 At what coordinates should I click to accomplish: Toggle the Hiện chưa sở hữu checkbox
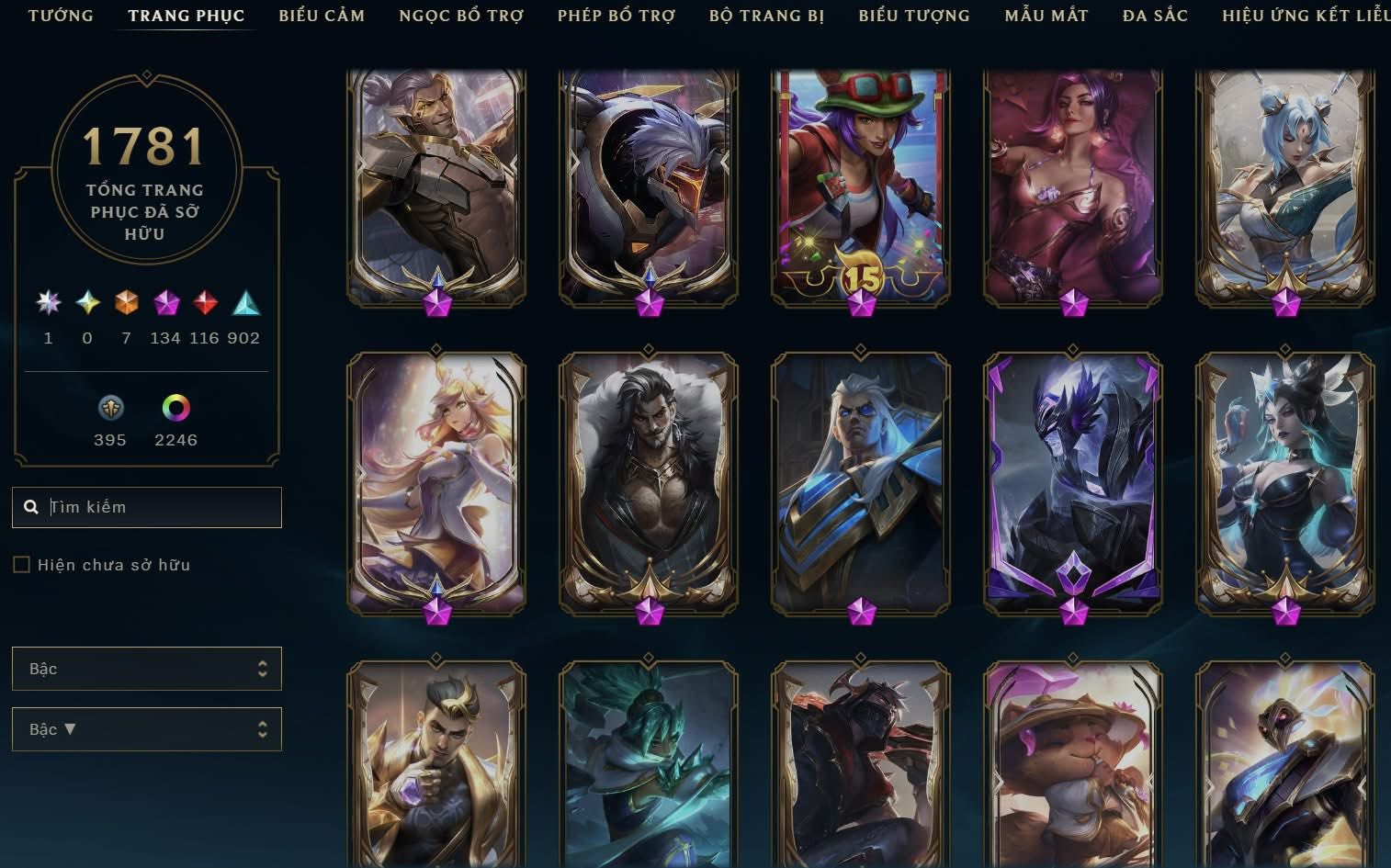coord(22,565)
